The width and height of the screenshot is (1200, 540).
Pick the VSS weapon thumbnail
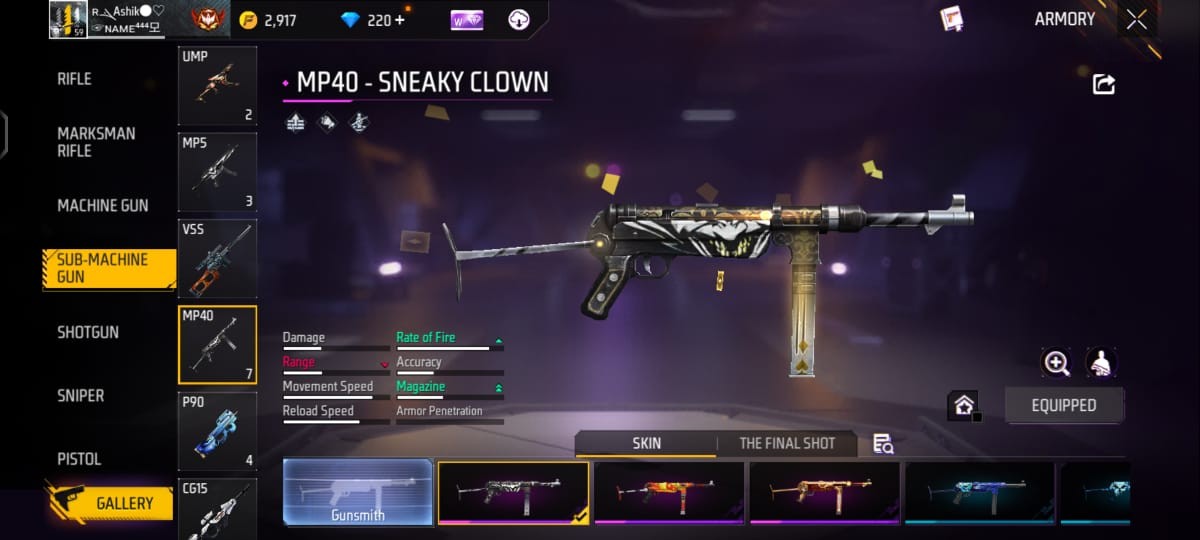(217, 258)
